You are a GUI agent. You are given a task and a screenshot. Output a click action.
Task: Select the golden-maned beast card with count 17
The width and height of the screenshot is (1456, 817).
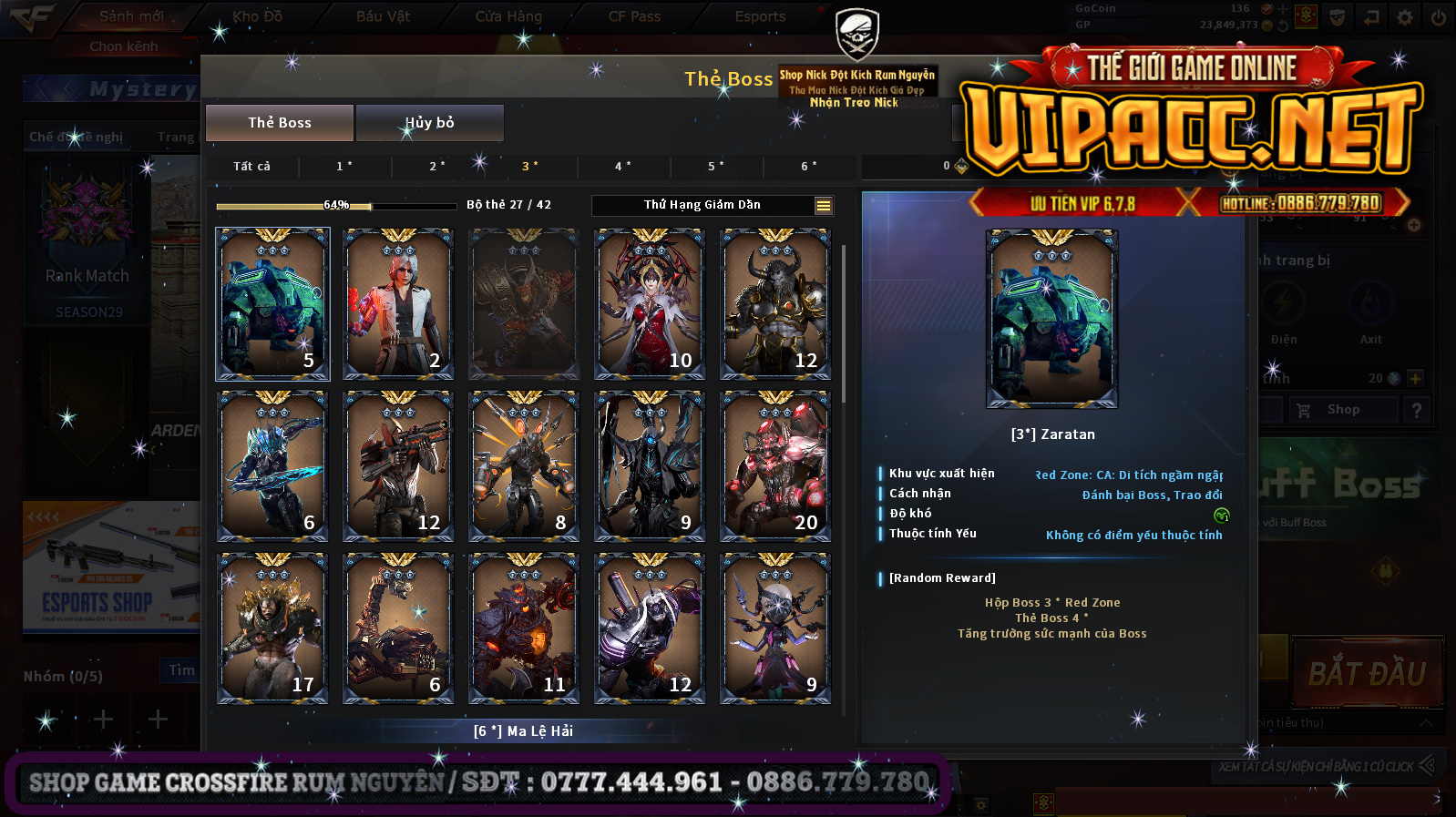click(x=272, y=628)
